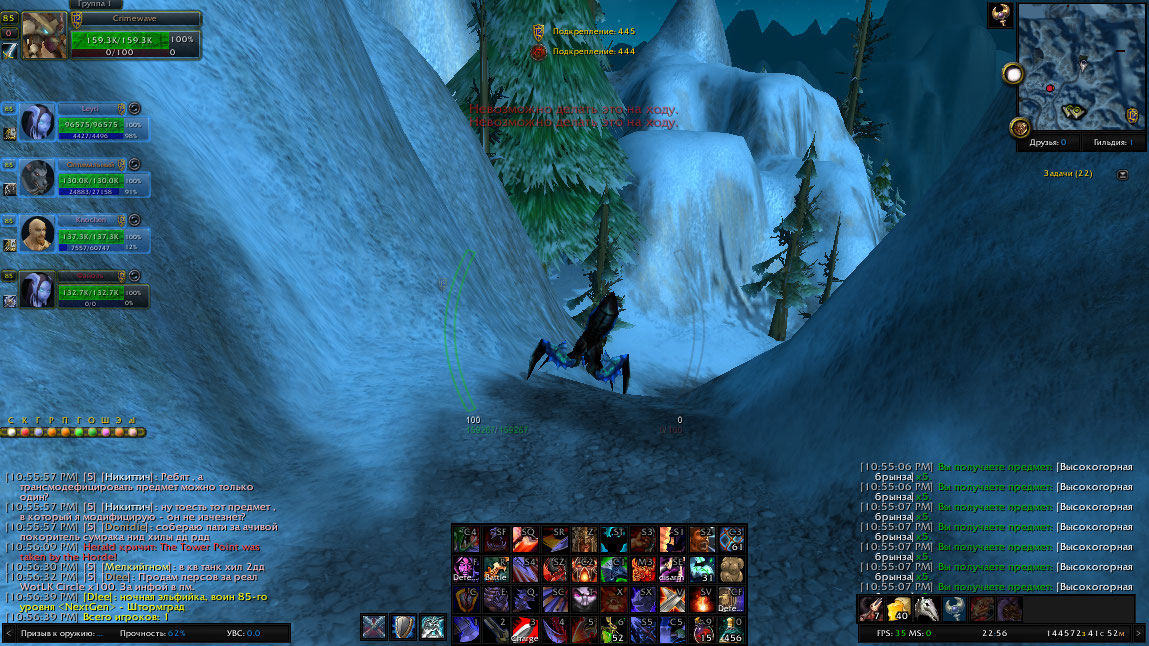
Task: Use the Battle stance ability icon
Action: click(496, 569)
